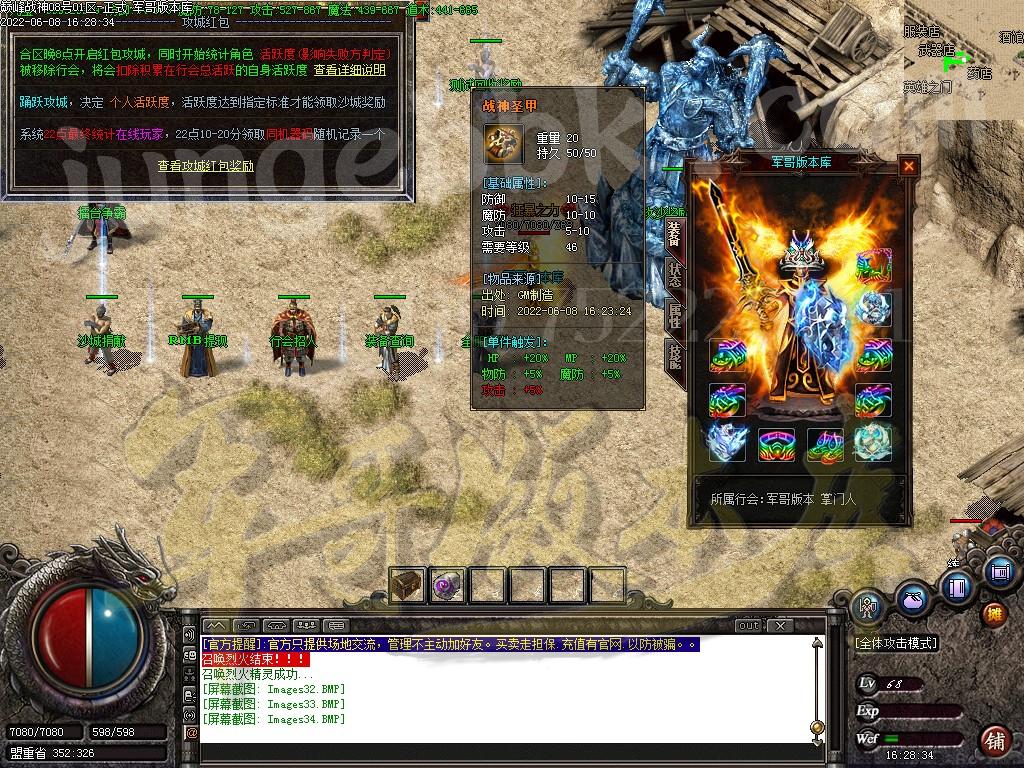
Task: Open the 查看攻城红包奖励 rewards link
Action: click(205, 166)
